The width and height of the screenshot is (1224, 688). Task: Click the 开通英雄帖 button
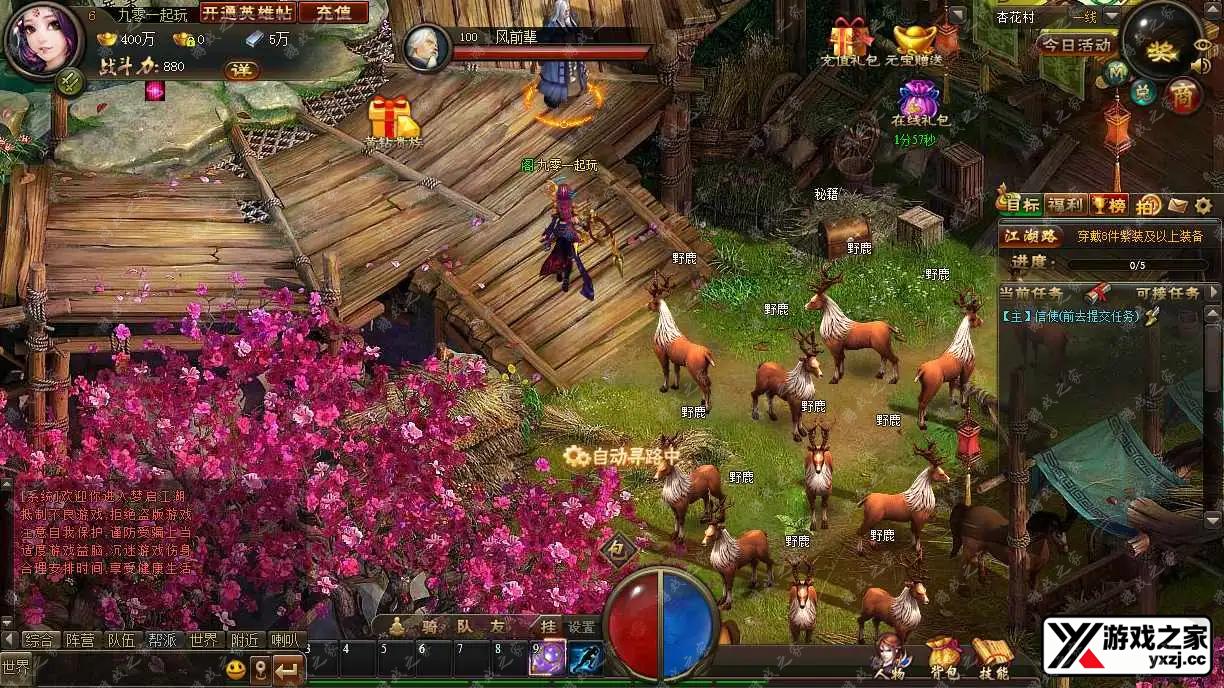click(x=248, y=12)
